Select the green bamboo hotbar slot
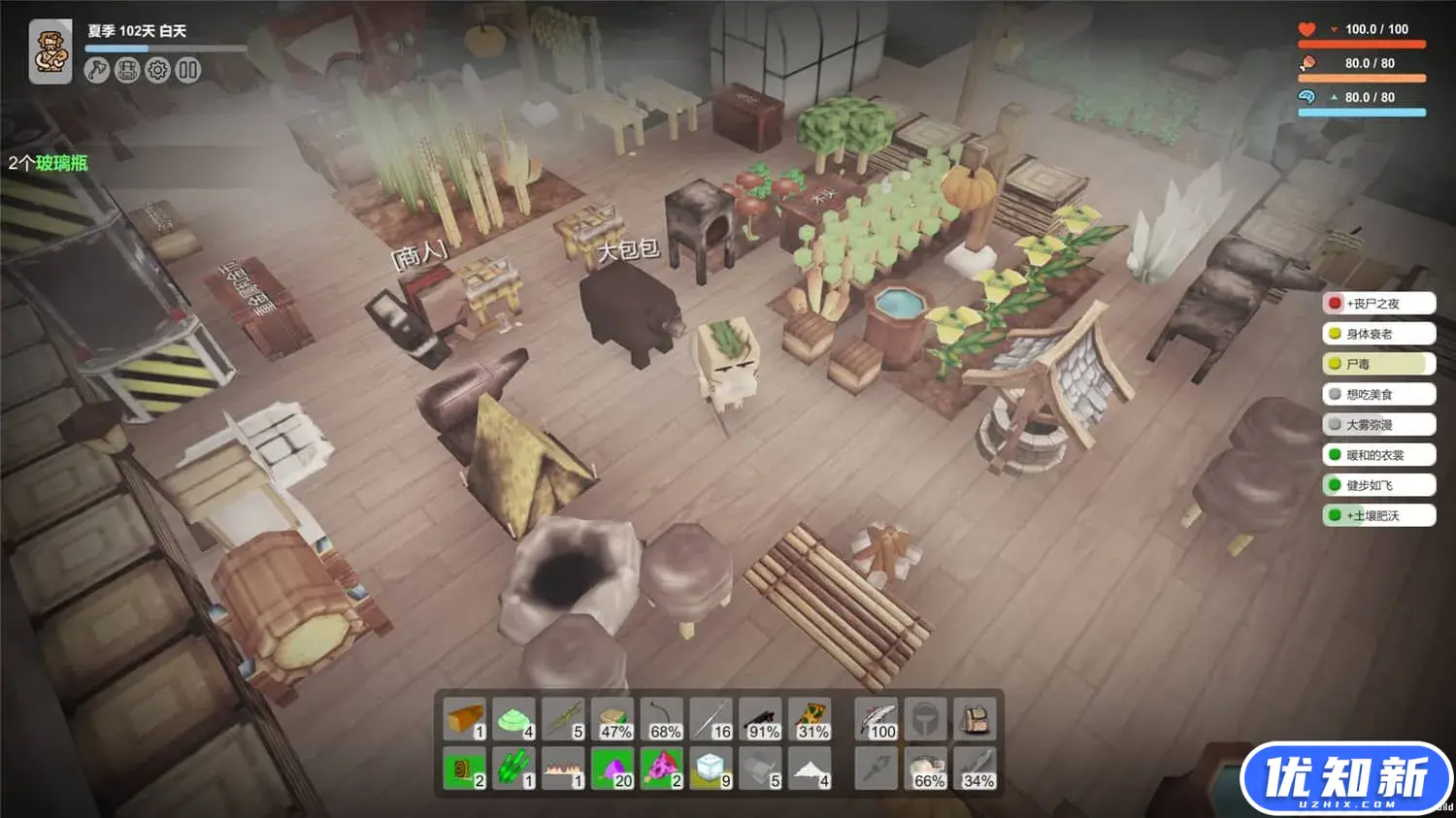The width and height of the screenshot is (1456, 818). [x=514, y=769]
